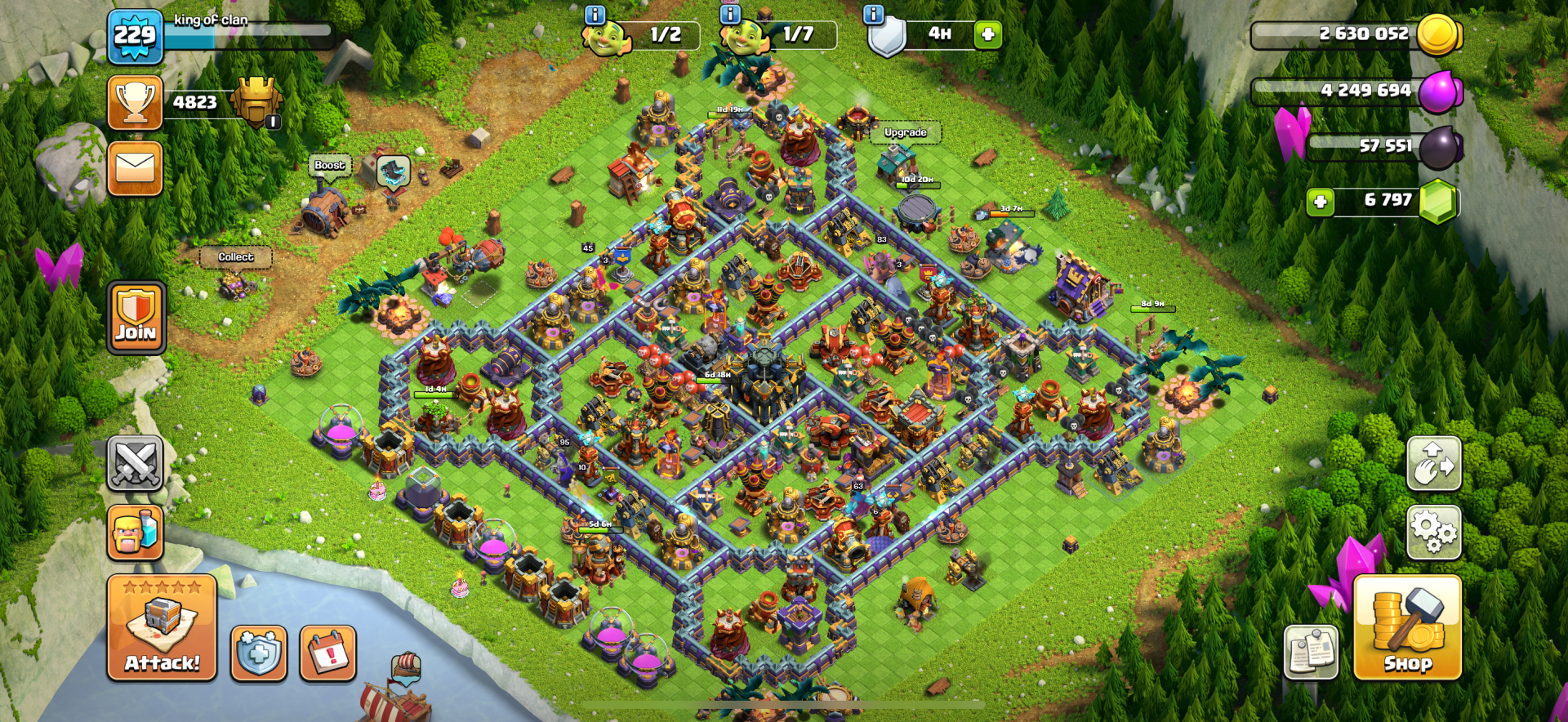The image size is (1568, 722).
Task: Show builder info for 1/7 builders
Action: (729, 15)
